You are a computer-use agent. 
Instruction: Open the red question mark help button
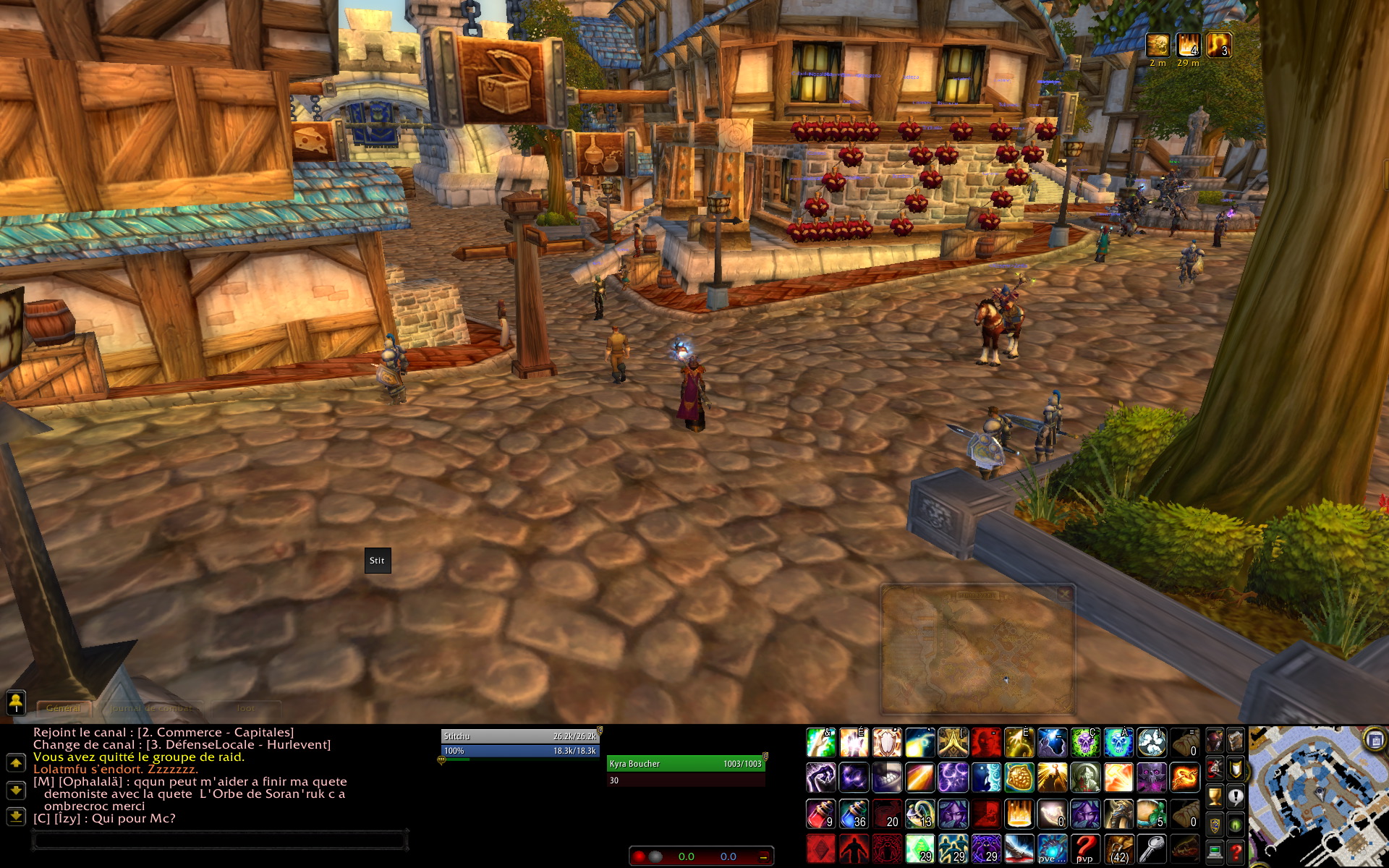(x=1236, y=852)
